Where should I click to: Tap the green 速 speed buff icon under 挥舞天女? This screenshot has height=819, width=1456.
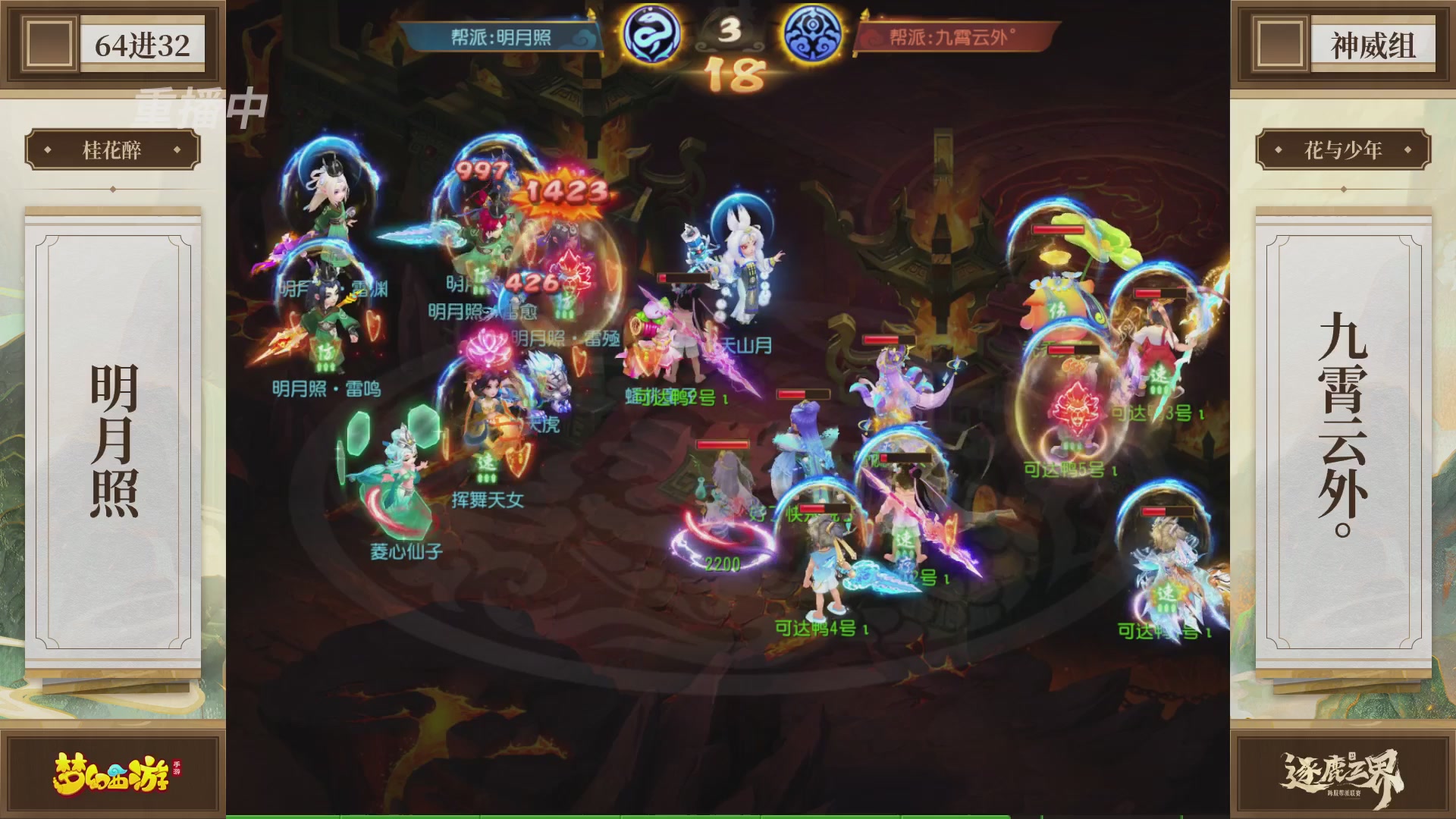pos(486,461)
